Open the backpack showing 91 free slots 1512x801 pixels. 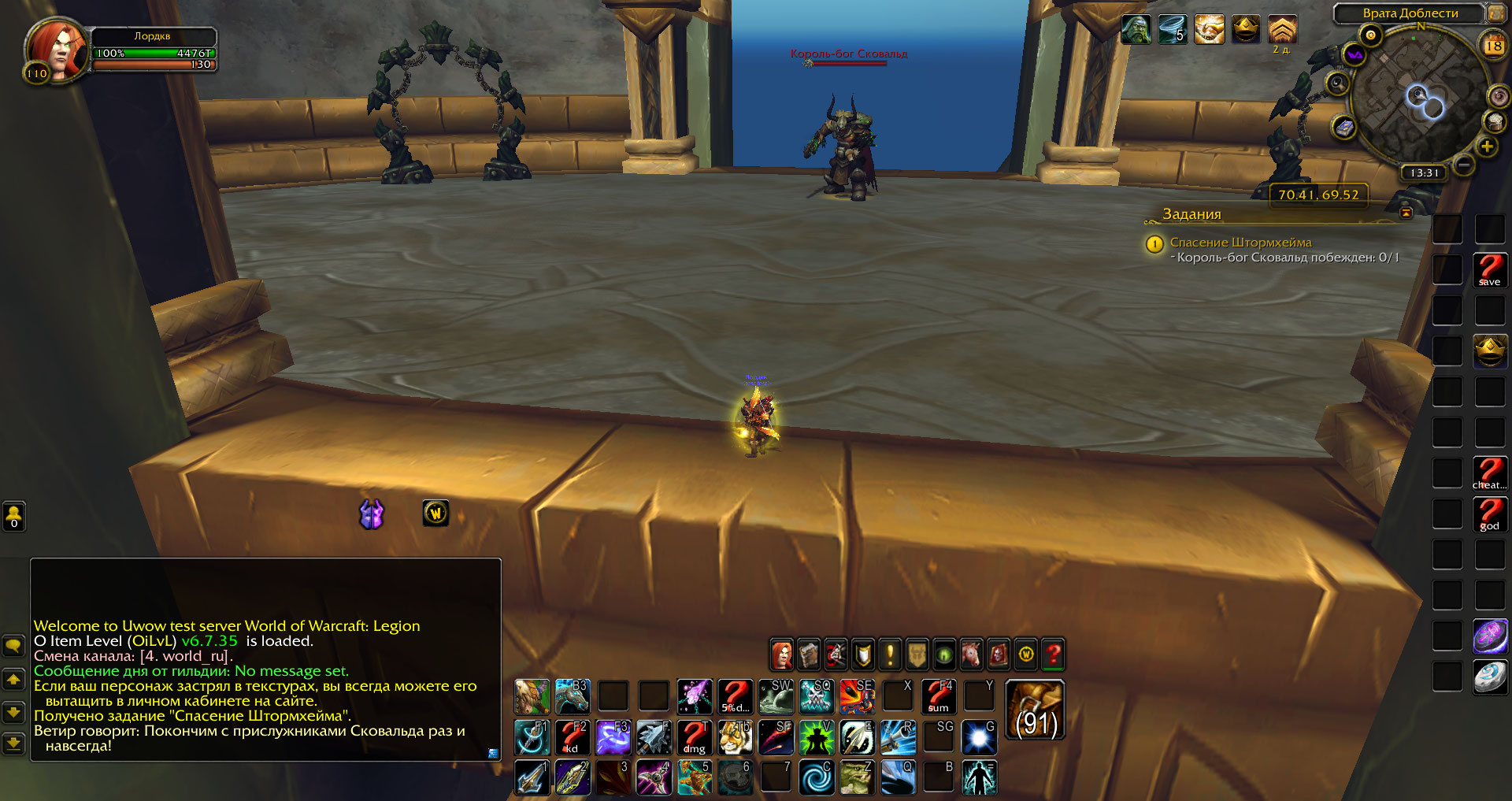1035,710
